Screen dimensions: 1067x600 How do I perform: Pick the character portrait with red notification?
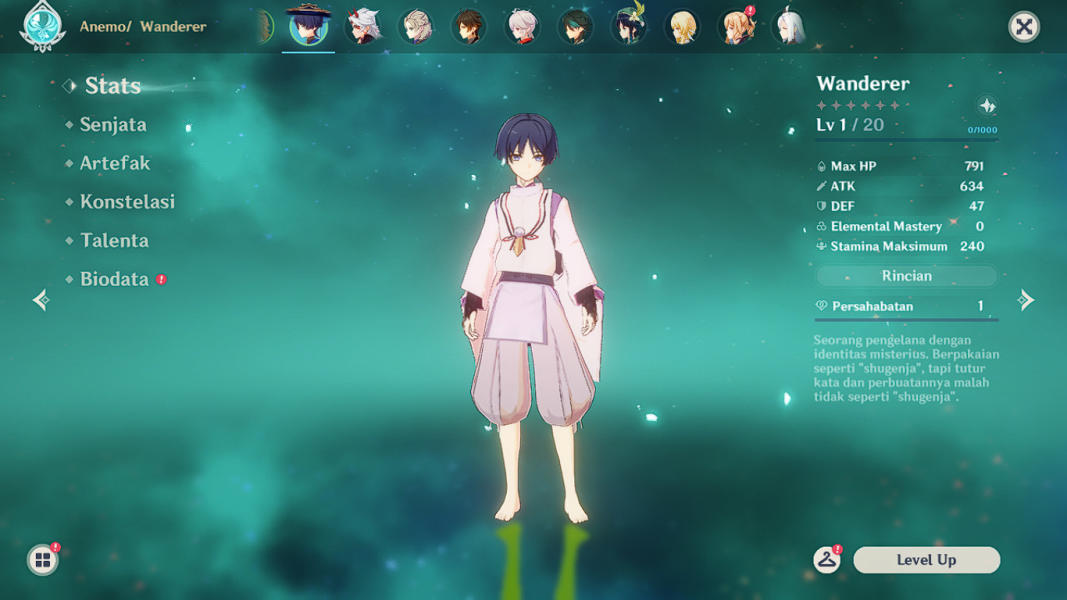point(737,27)
